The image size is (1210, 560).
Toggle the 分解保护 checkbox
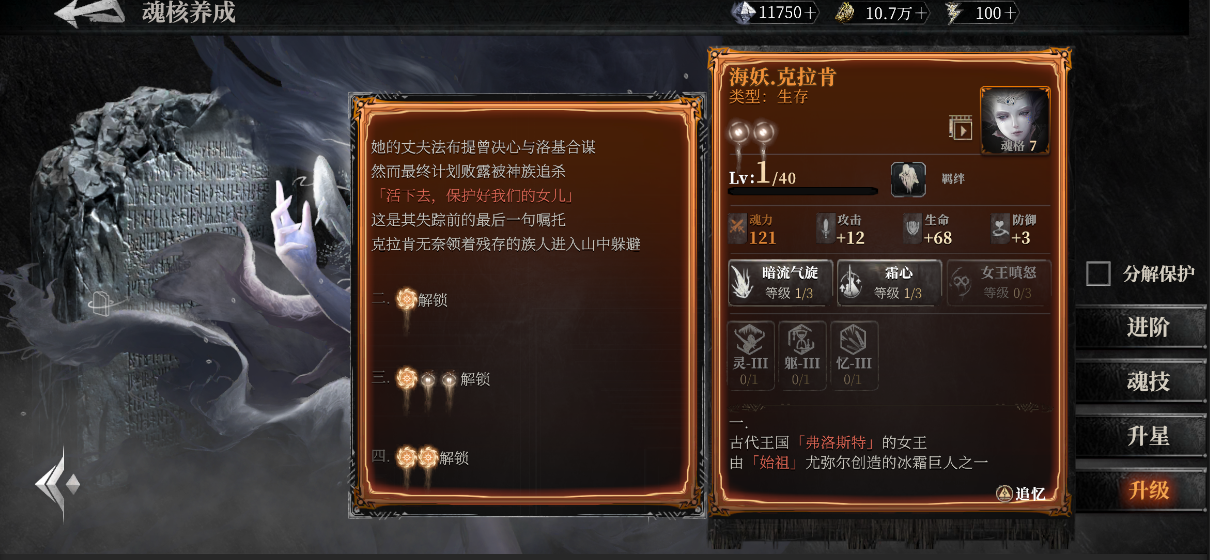[1098, 274]
